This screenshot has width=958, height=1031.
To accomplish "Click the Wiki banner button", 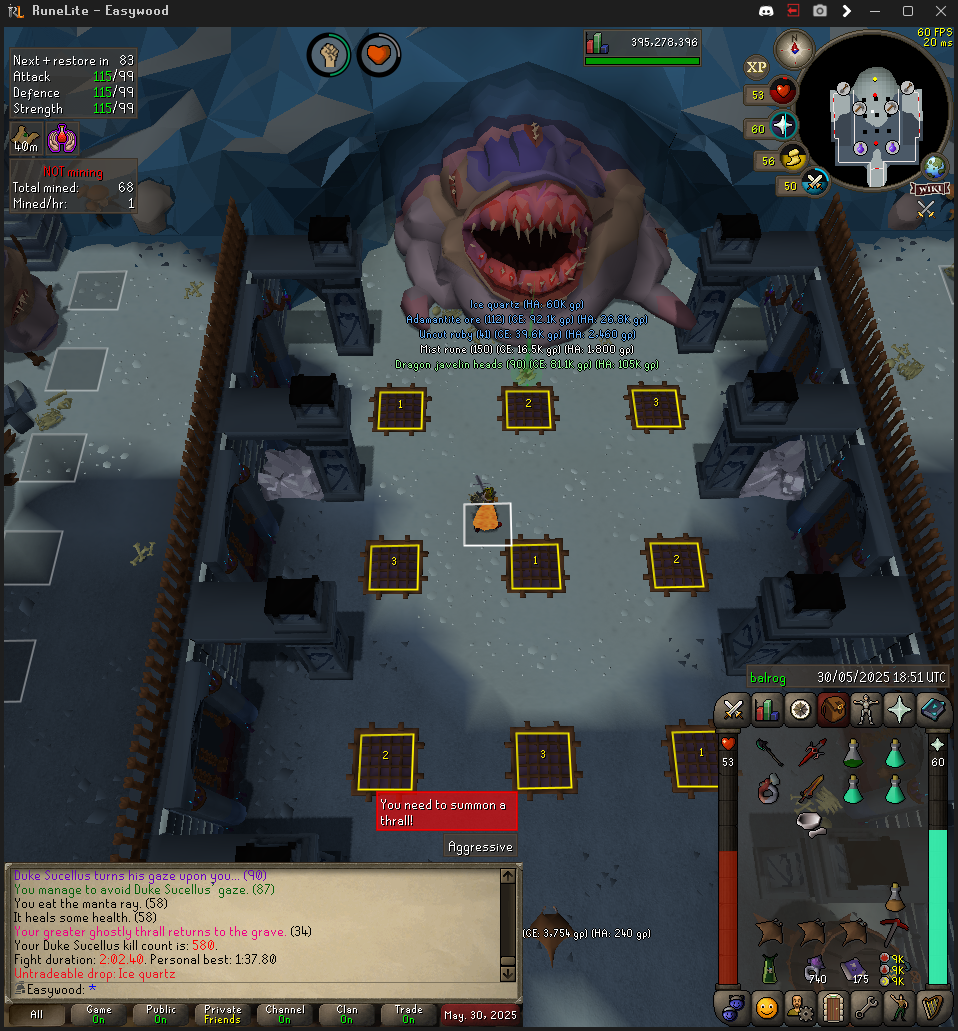I will coord(928,189).
